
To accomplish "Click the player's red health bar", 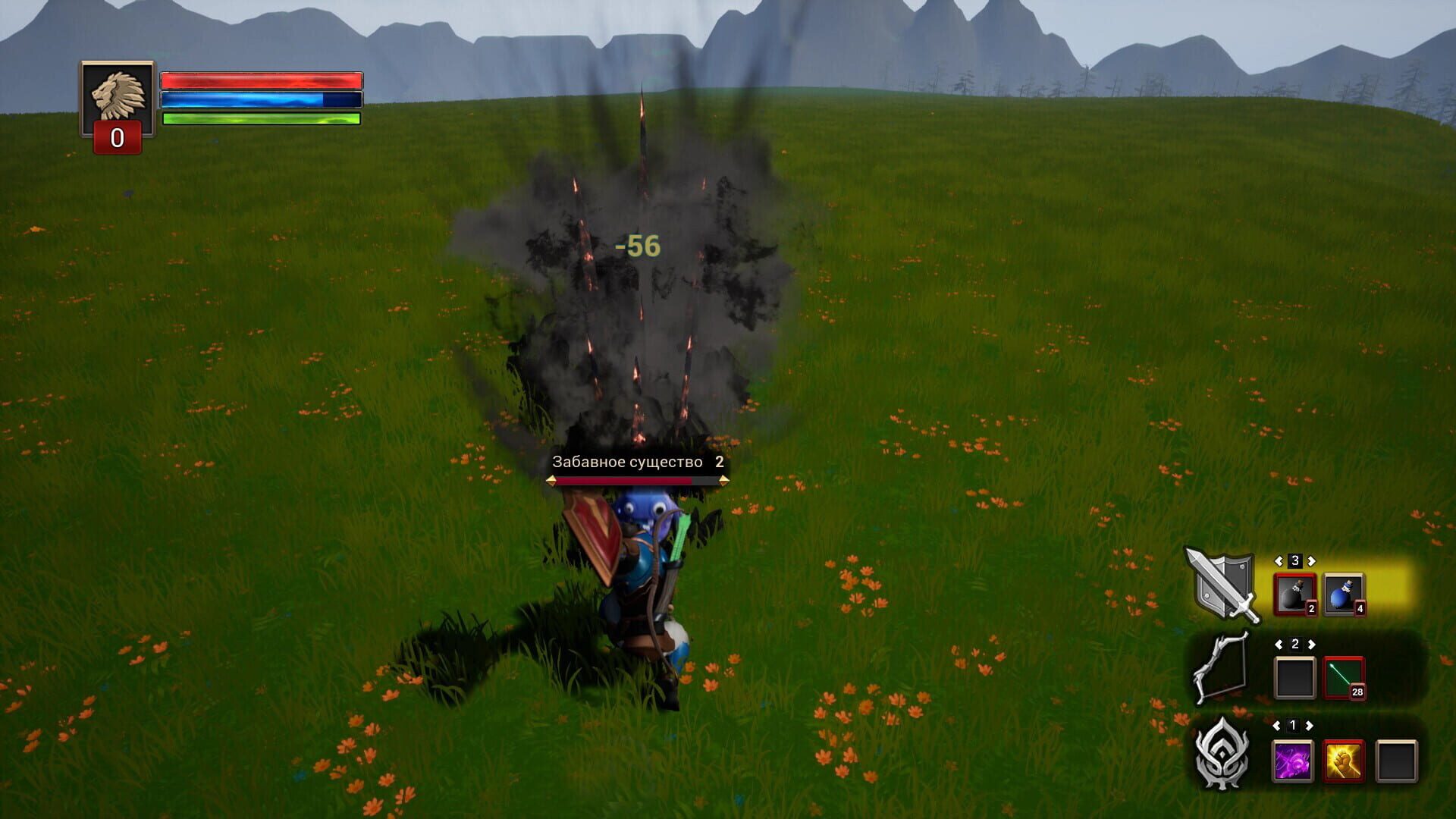I will pyautogui.click(x=262, y=80).
